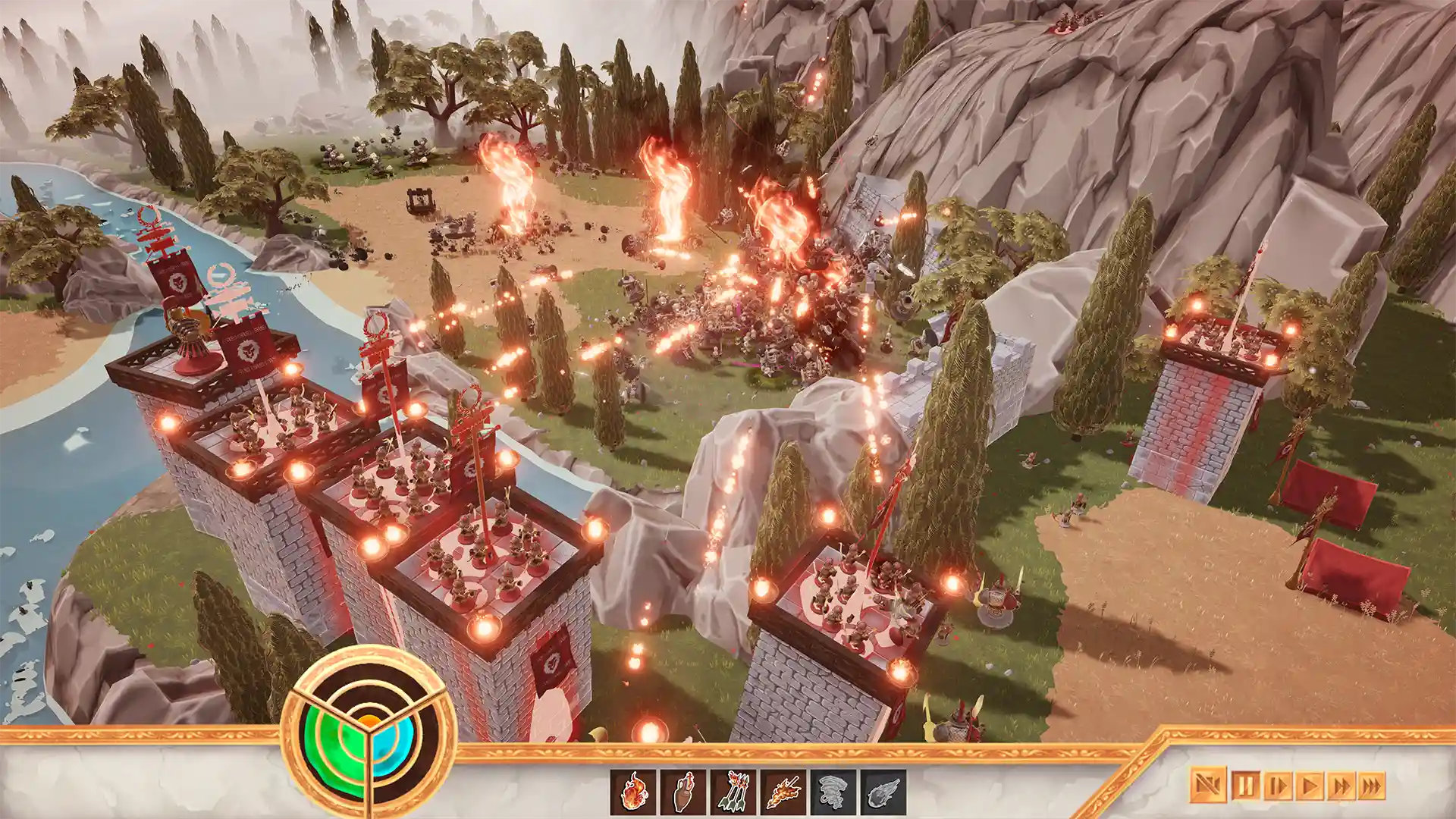Cast the fireball ability
The width and height of the screenshot is (1456, 819).
633,792
